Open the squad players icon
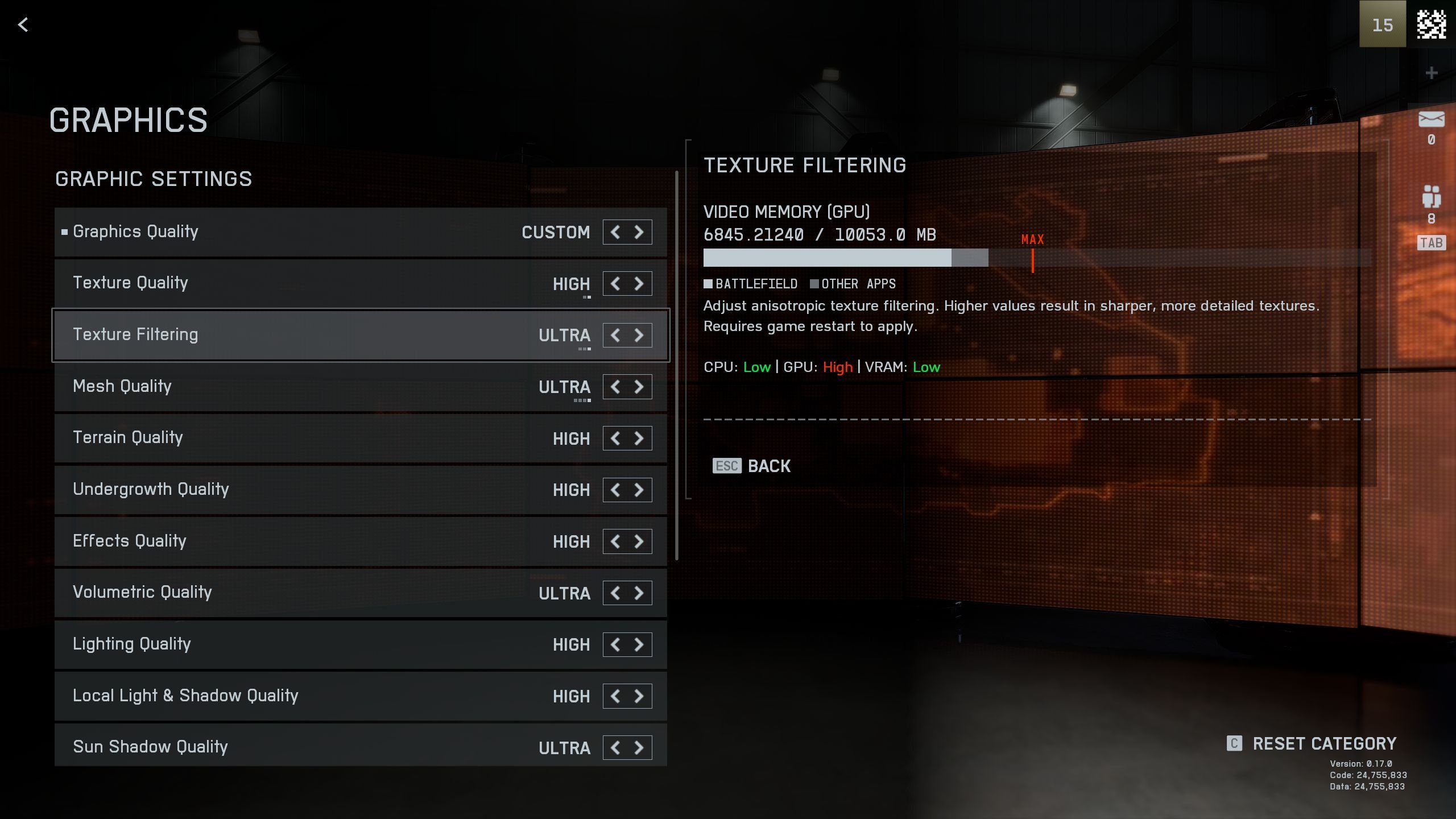 click(x=1431, y=197)
